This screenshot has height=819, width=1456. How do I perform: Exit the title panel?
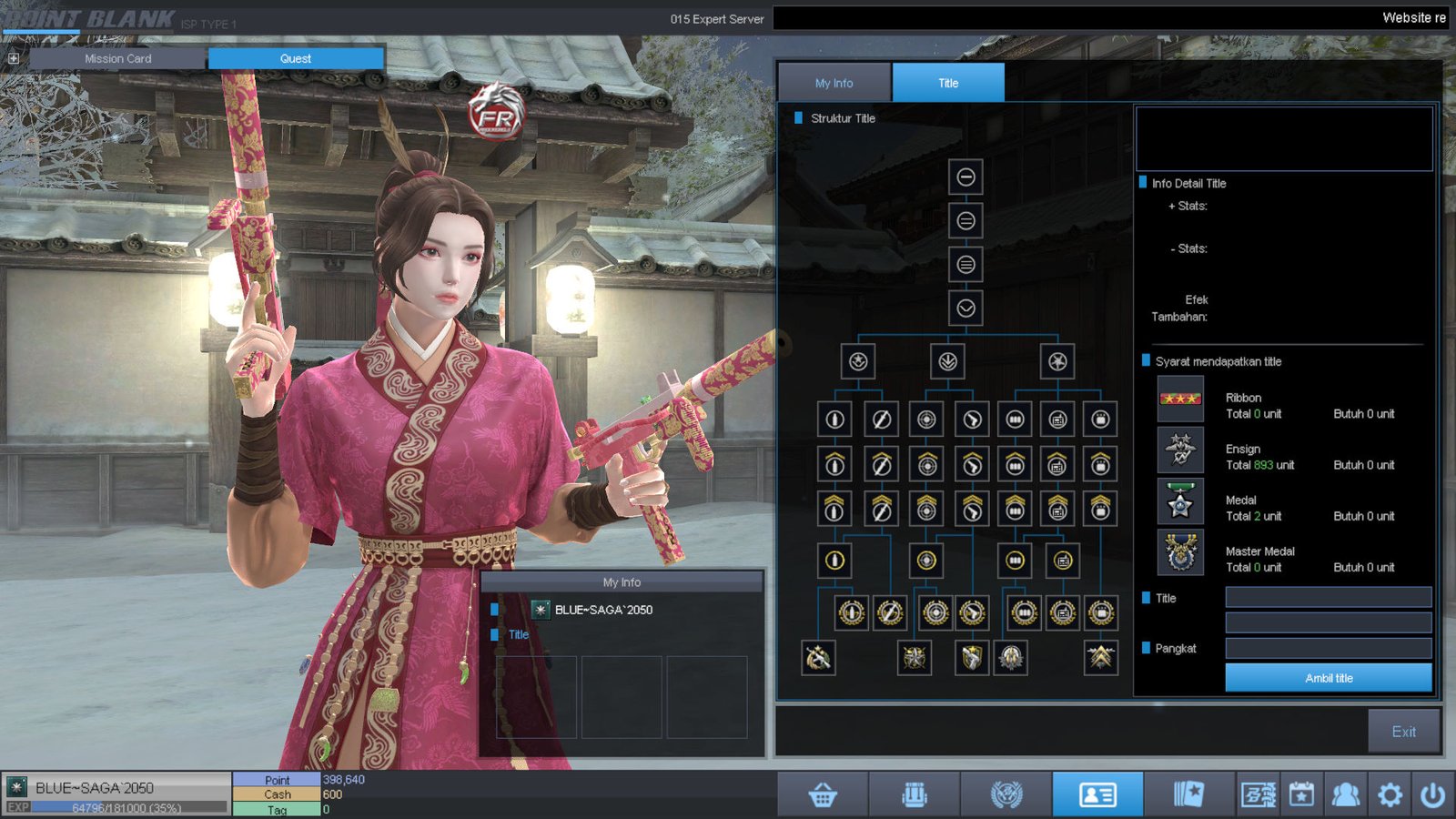(x=1403, y=732)
